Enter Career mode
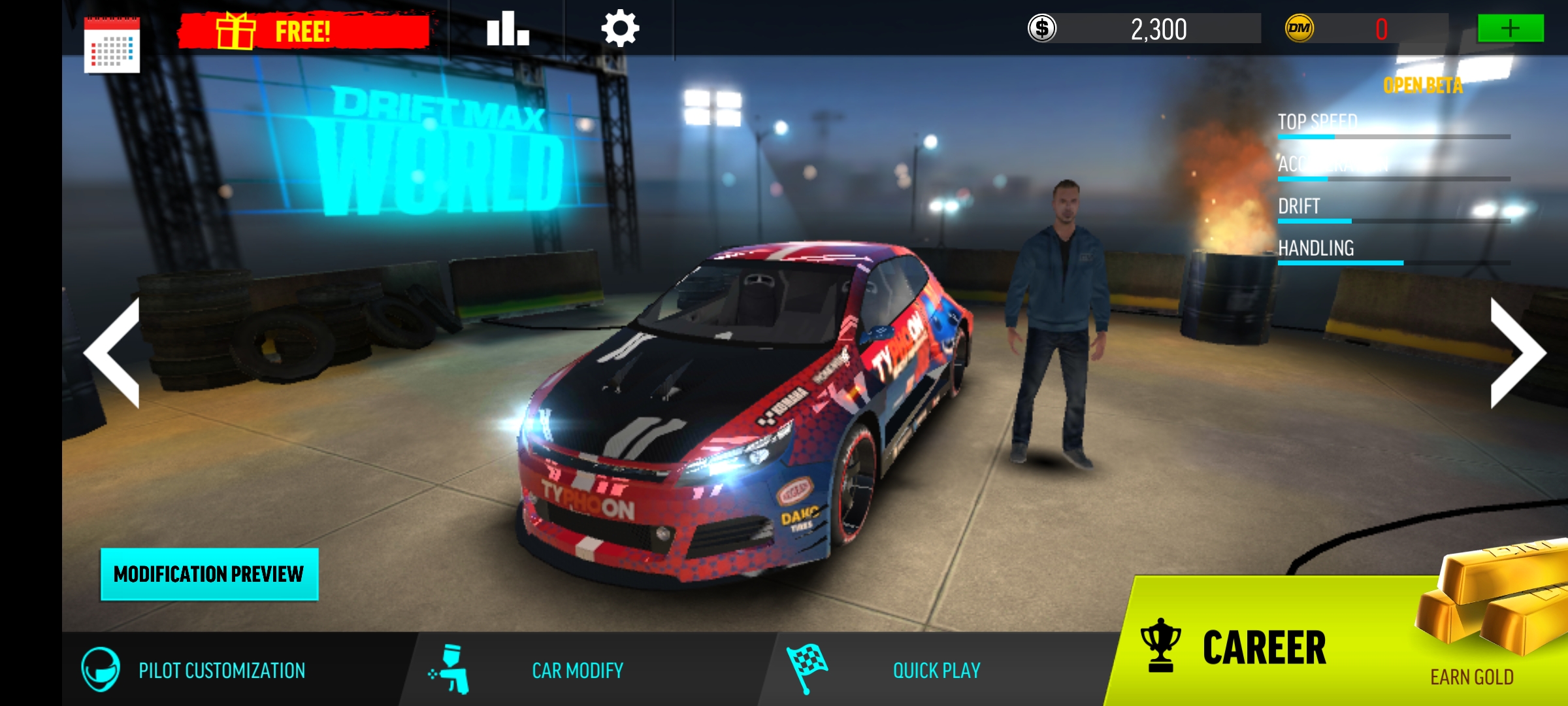The image size is (1568, 706). (1241, 647)
